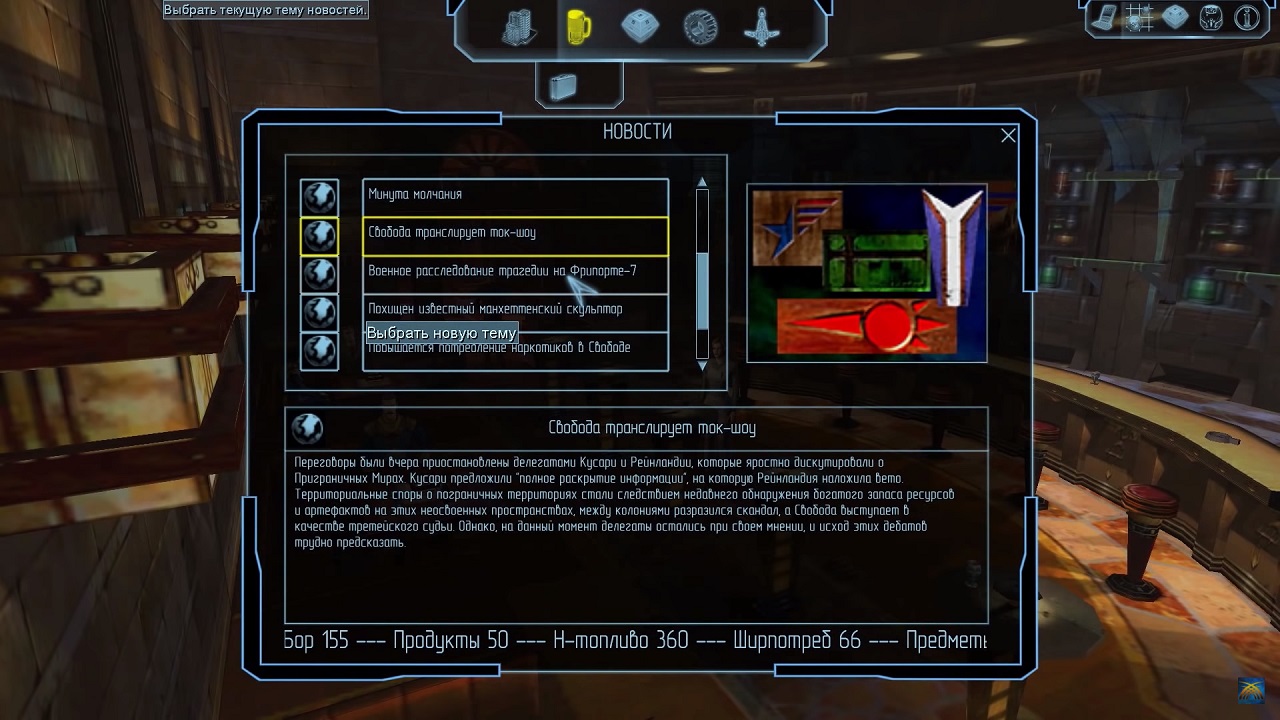Screen dimensions: 1280x720
Task: Open the reputation icon at top right
Action: 1211,18
